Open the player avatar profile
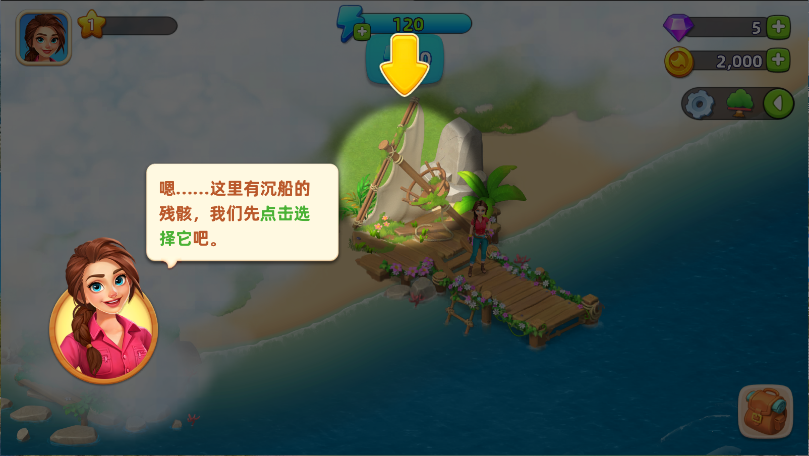809x456 pixels. coord(43,38)
